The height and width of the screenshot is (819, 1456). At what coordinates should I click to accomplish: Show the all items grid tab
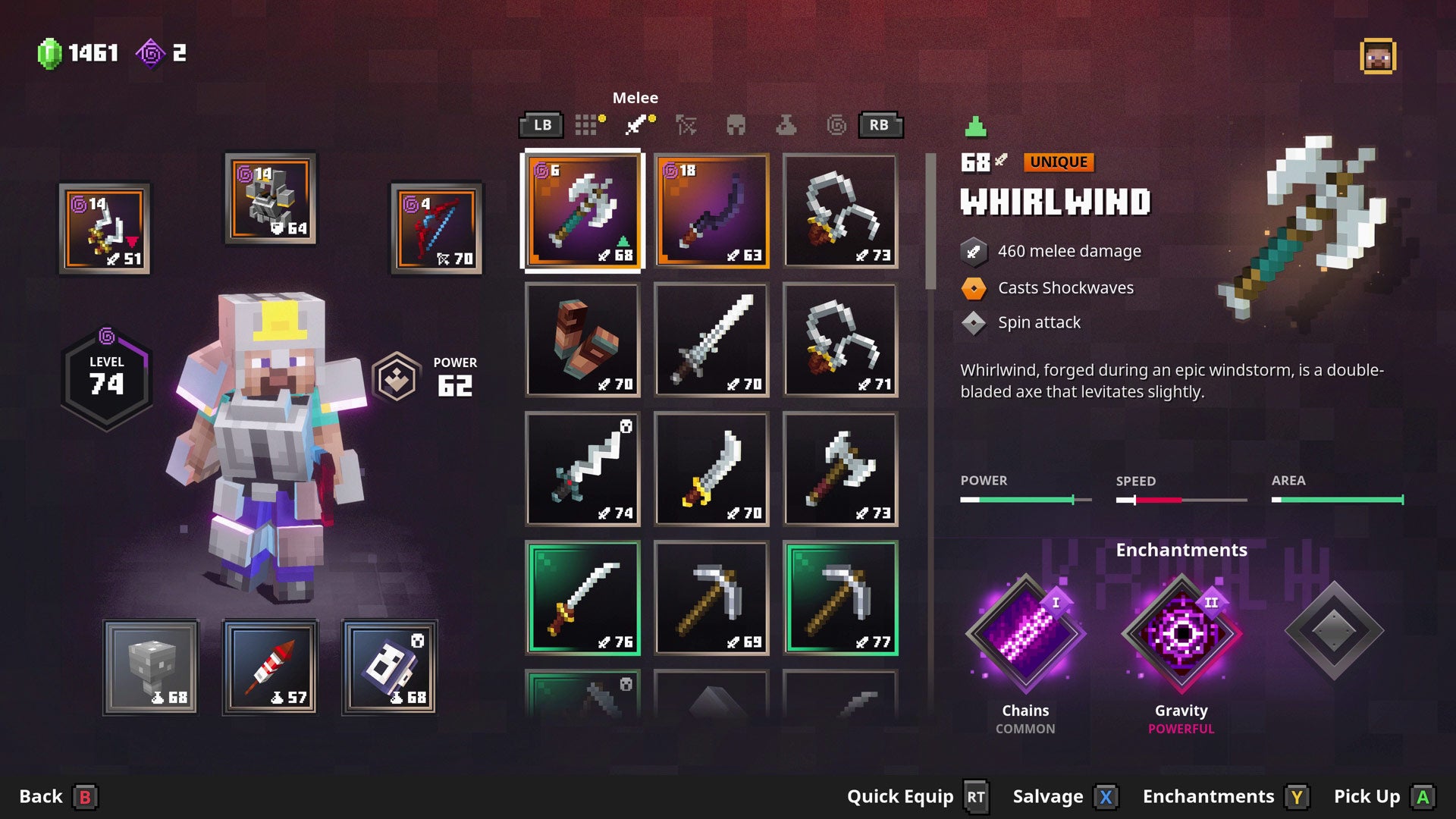pos(586,125)
